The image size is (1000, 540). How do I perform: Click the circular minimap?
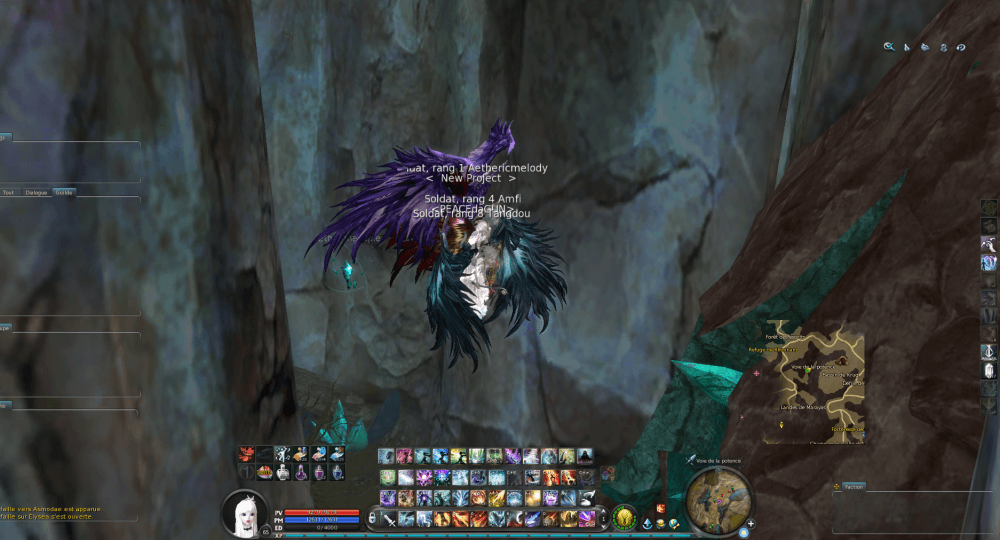click(x=719, y=500)
